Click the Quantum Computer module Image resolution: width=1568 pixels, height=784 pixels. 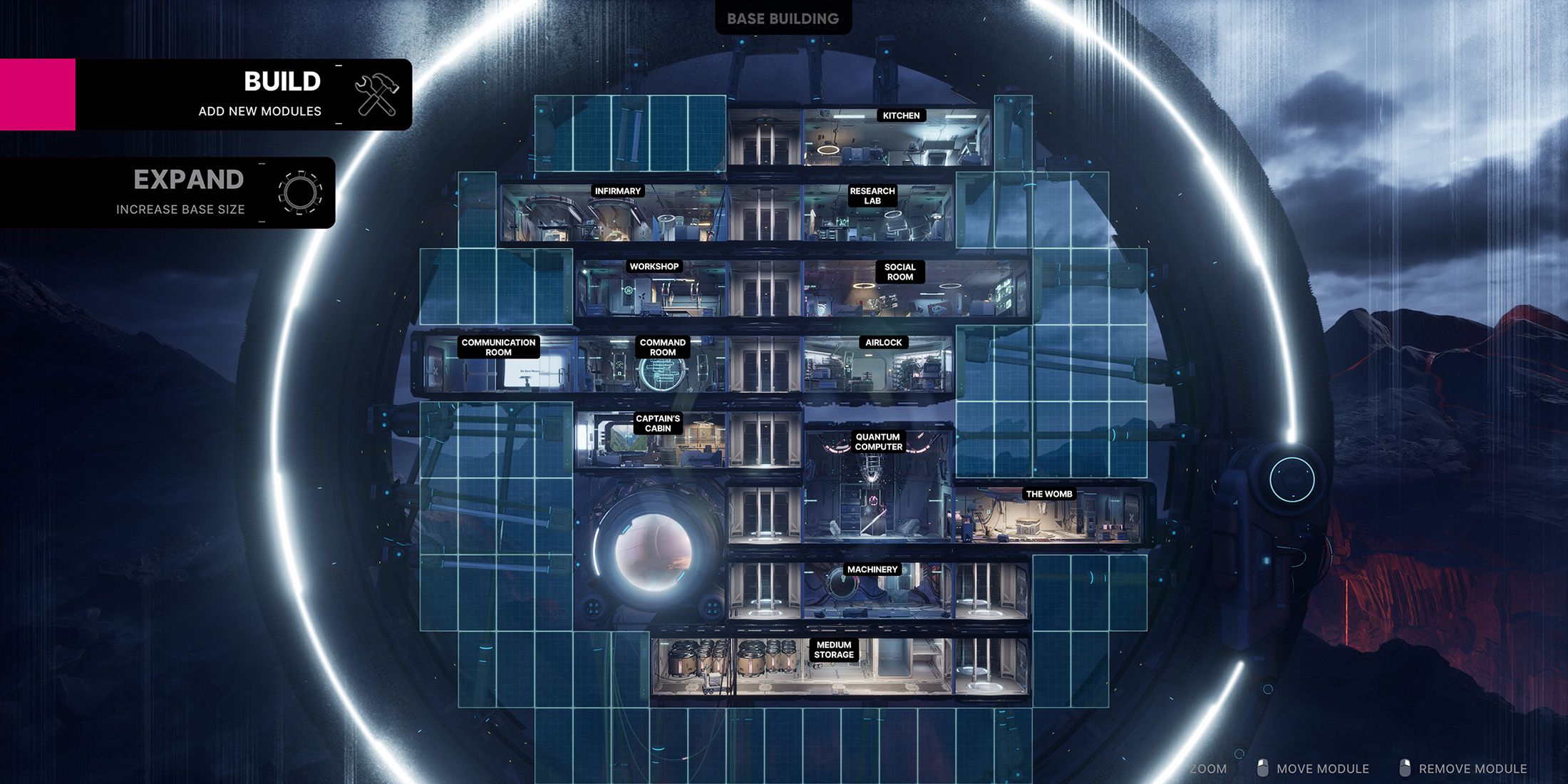(x=879, y=440)
